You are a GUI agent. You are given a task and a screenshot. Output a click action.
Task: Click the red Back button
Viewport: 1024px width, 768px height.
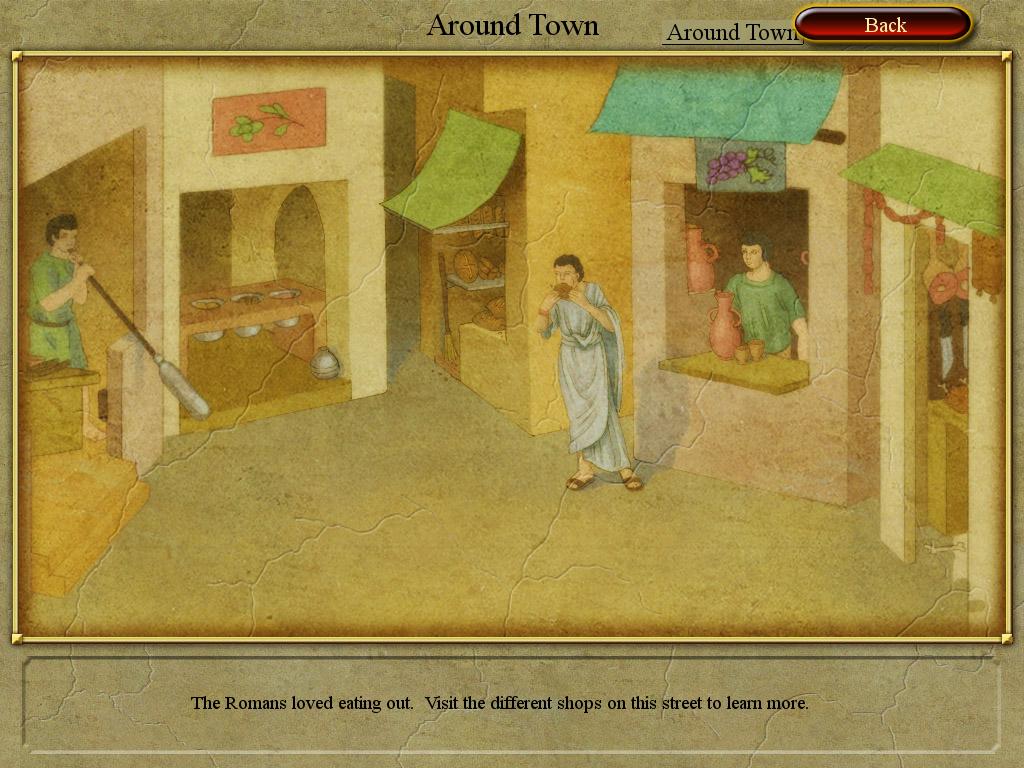point(884,25)
